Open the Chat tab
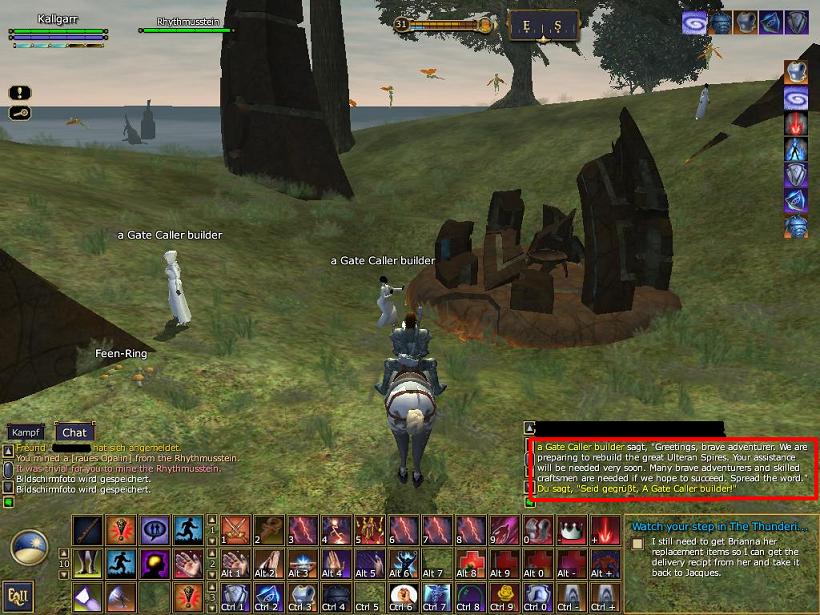Viewport: 820px width, 615px height. (74, 432)
